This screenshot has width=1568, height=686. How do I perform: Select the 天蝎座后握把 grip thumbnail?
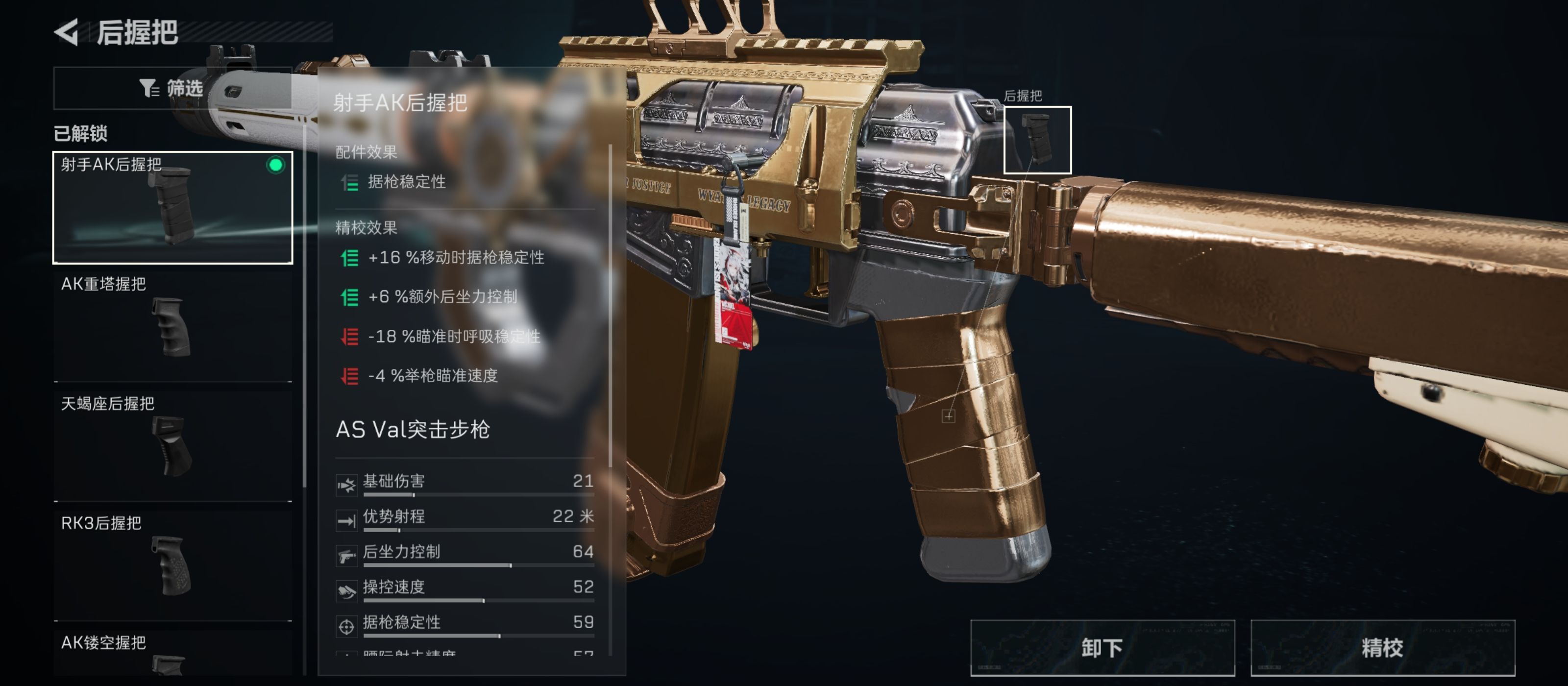point(172,446)
